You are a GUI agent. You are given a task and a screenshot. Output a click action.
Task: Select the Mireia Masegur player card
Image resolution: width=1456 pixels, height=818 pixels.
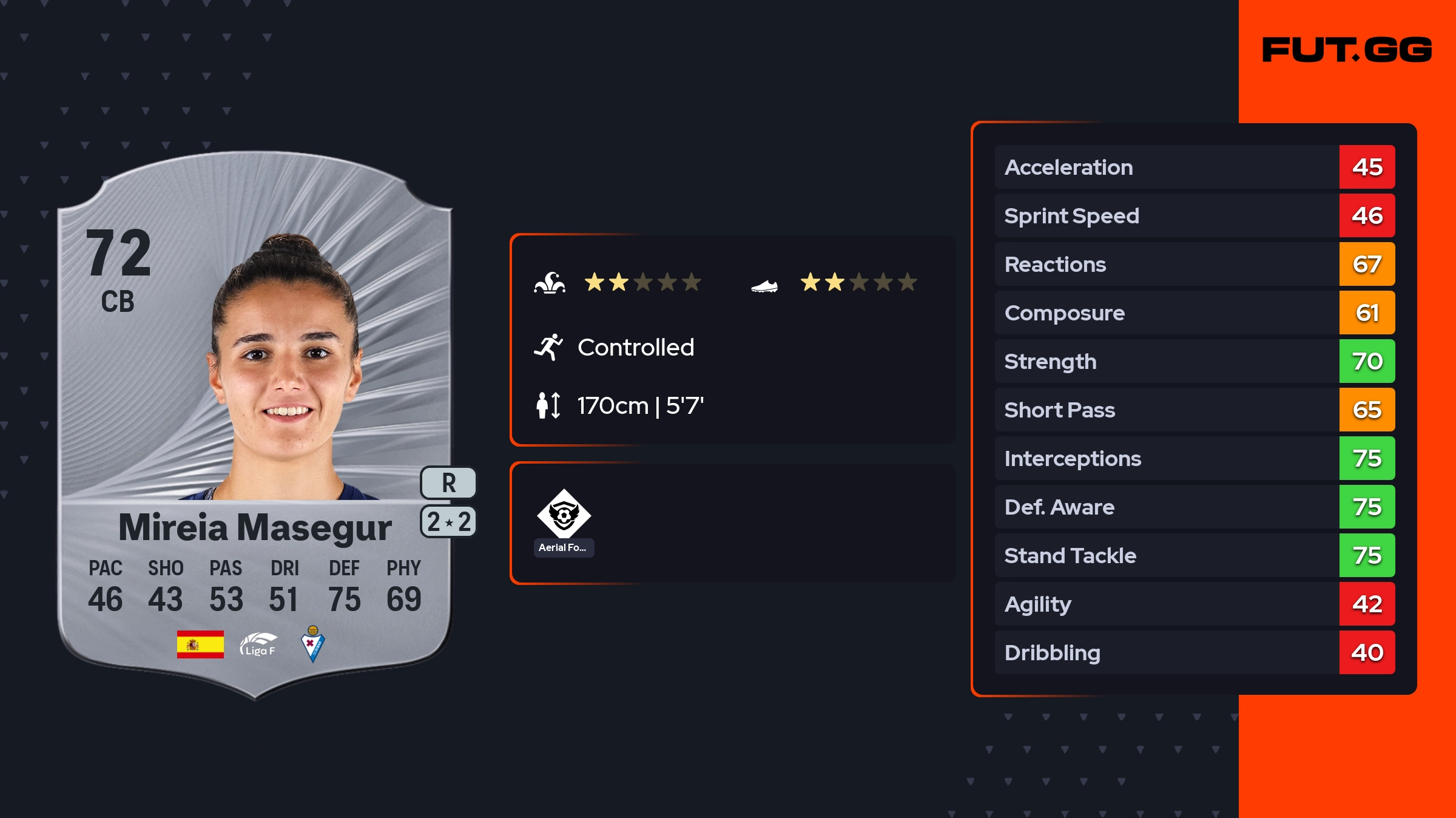255,425
